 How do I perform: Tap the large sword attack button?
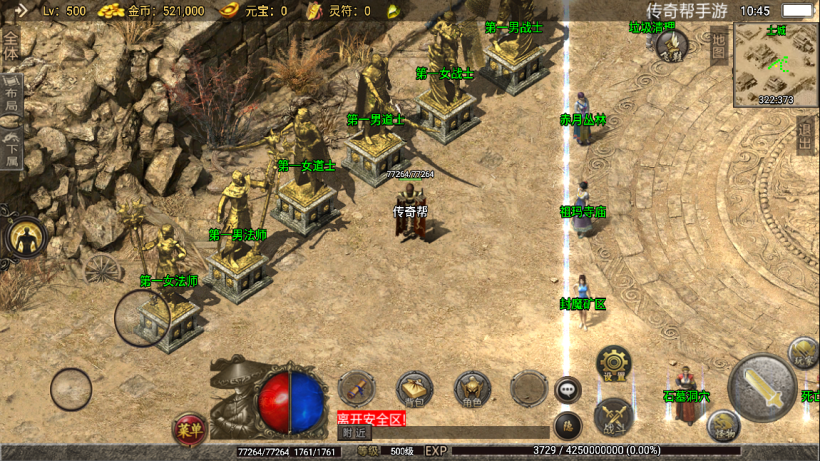pyautogui.click(x=762, y=387)
